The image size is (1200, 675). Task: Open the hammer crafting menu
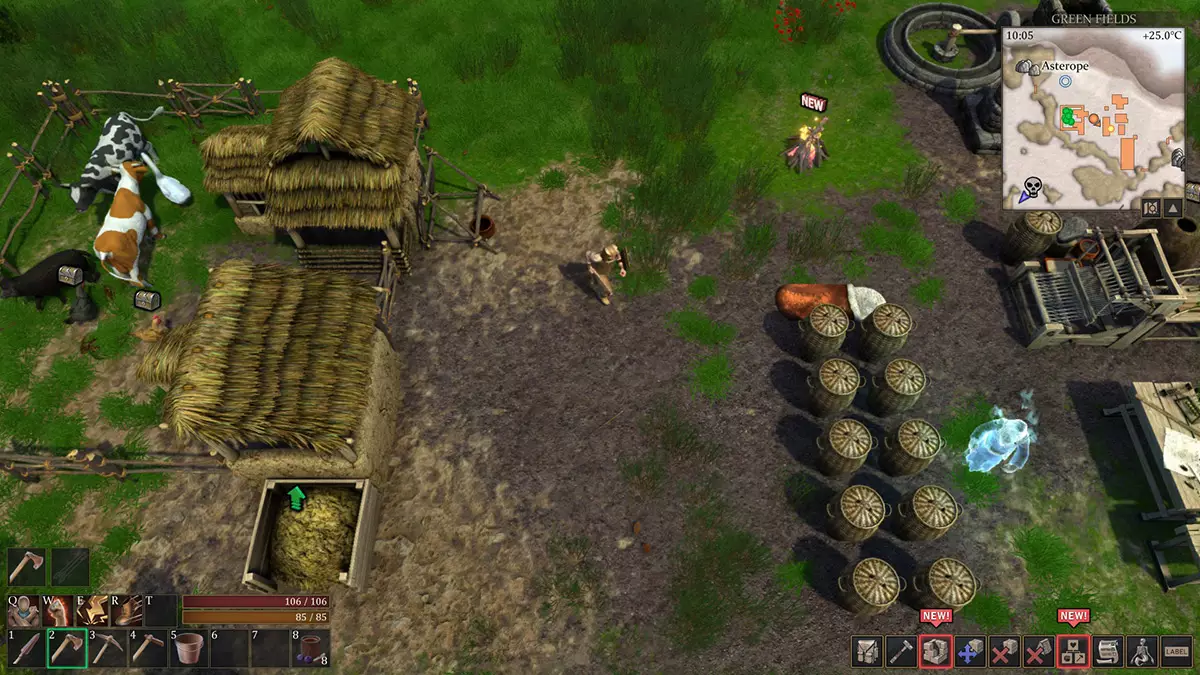tap(901, 652)
